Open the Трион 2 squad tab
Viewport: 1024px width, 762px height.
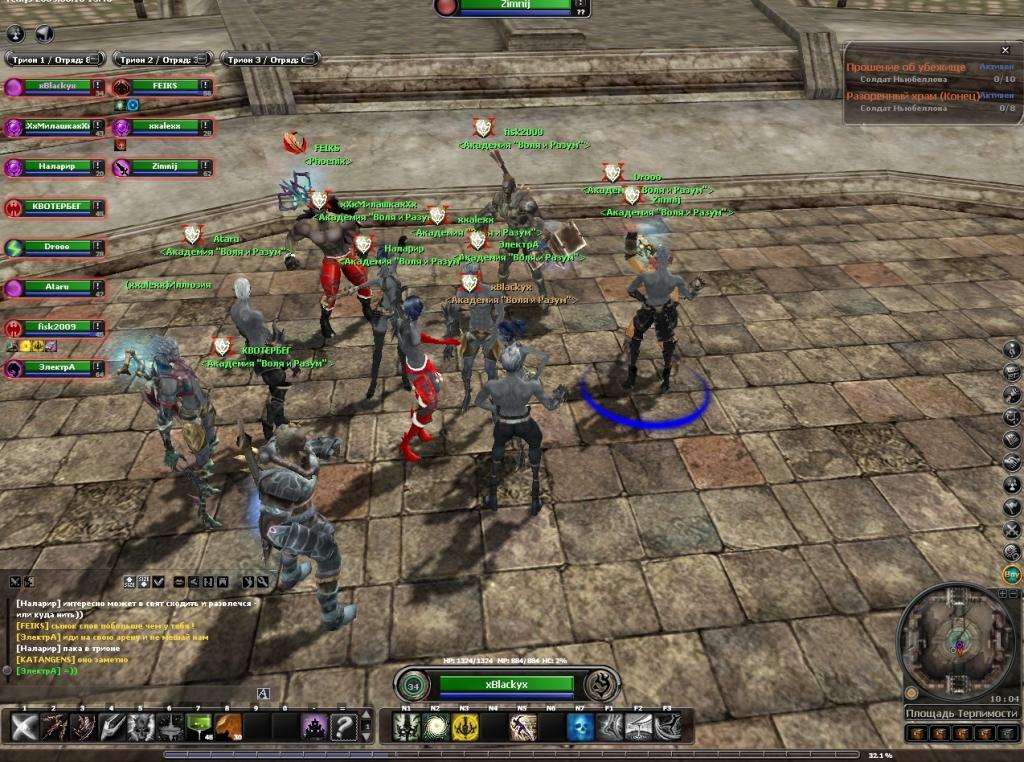(163, 59)
